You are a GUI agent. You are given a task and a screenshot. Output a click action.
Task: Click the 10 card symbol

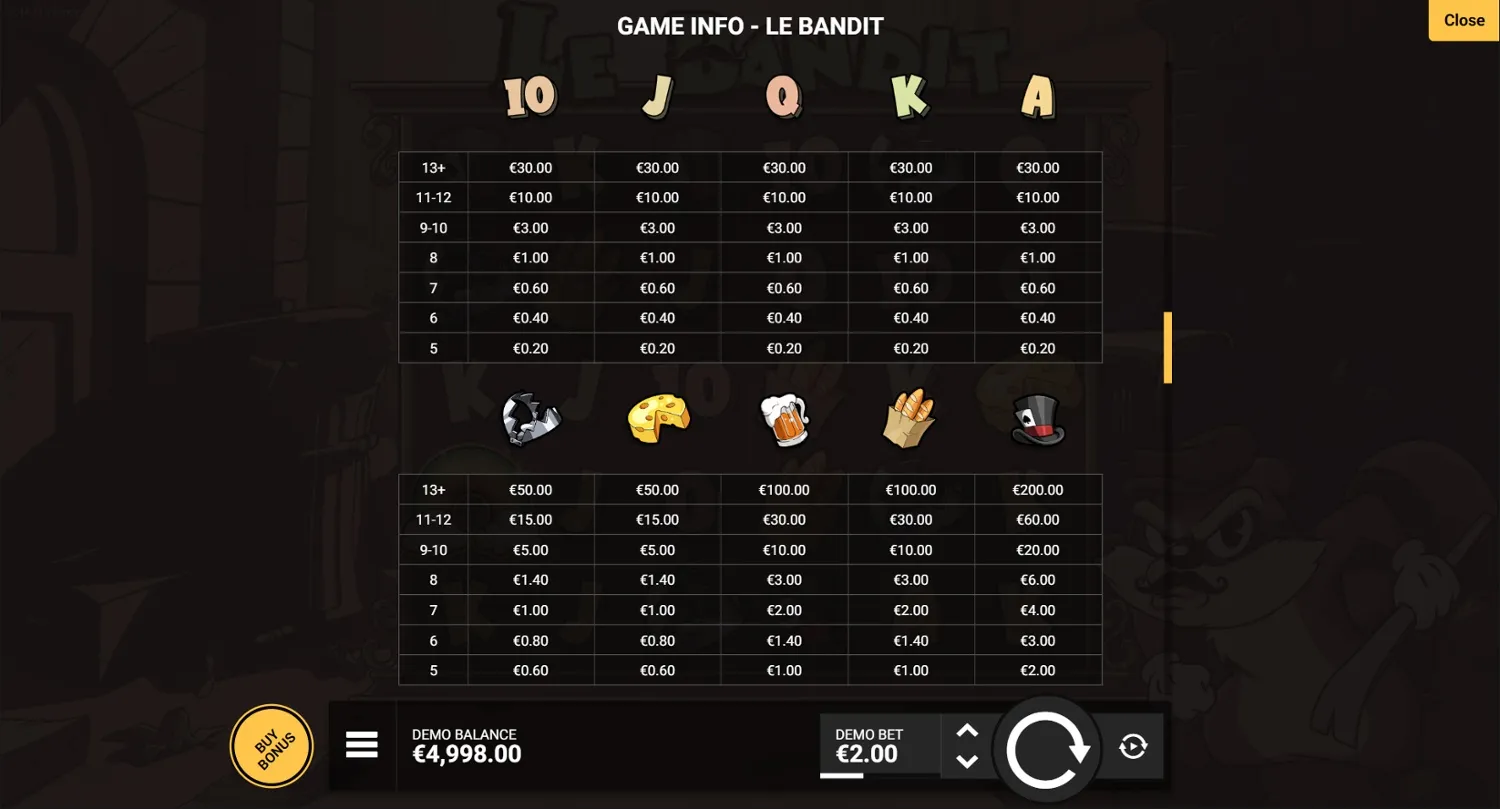point(530,95)
